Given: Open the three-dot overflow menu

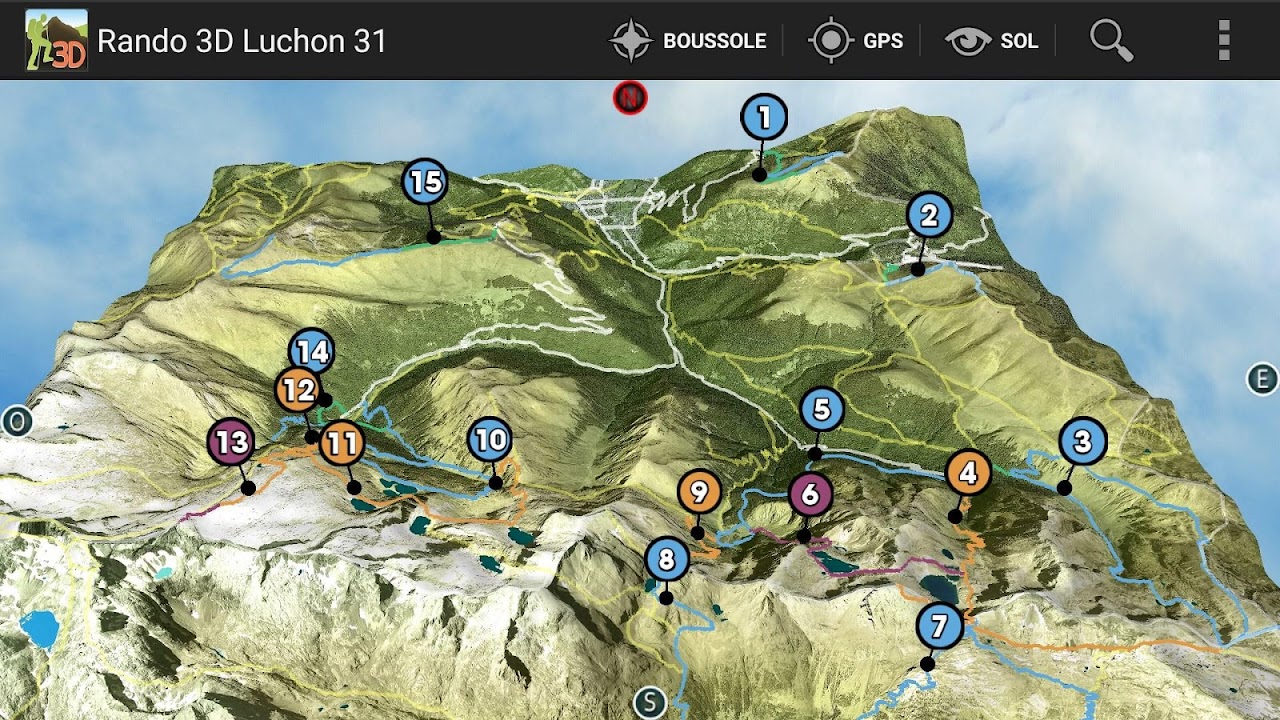Looking at the screenshot, I should [1224, 41].
